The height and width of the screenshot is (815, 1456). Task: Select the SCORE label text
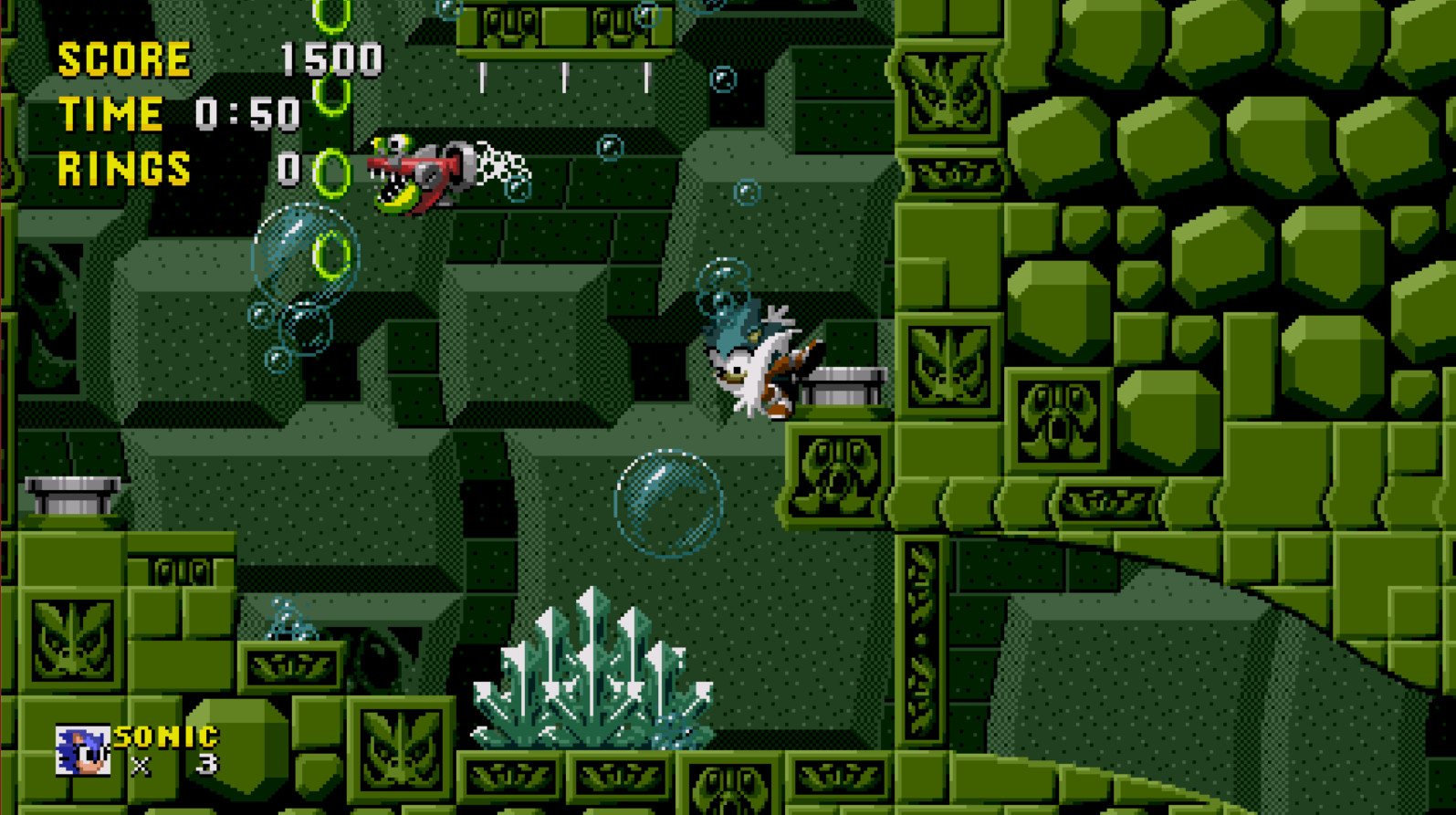point(121,59)
